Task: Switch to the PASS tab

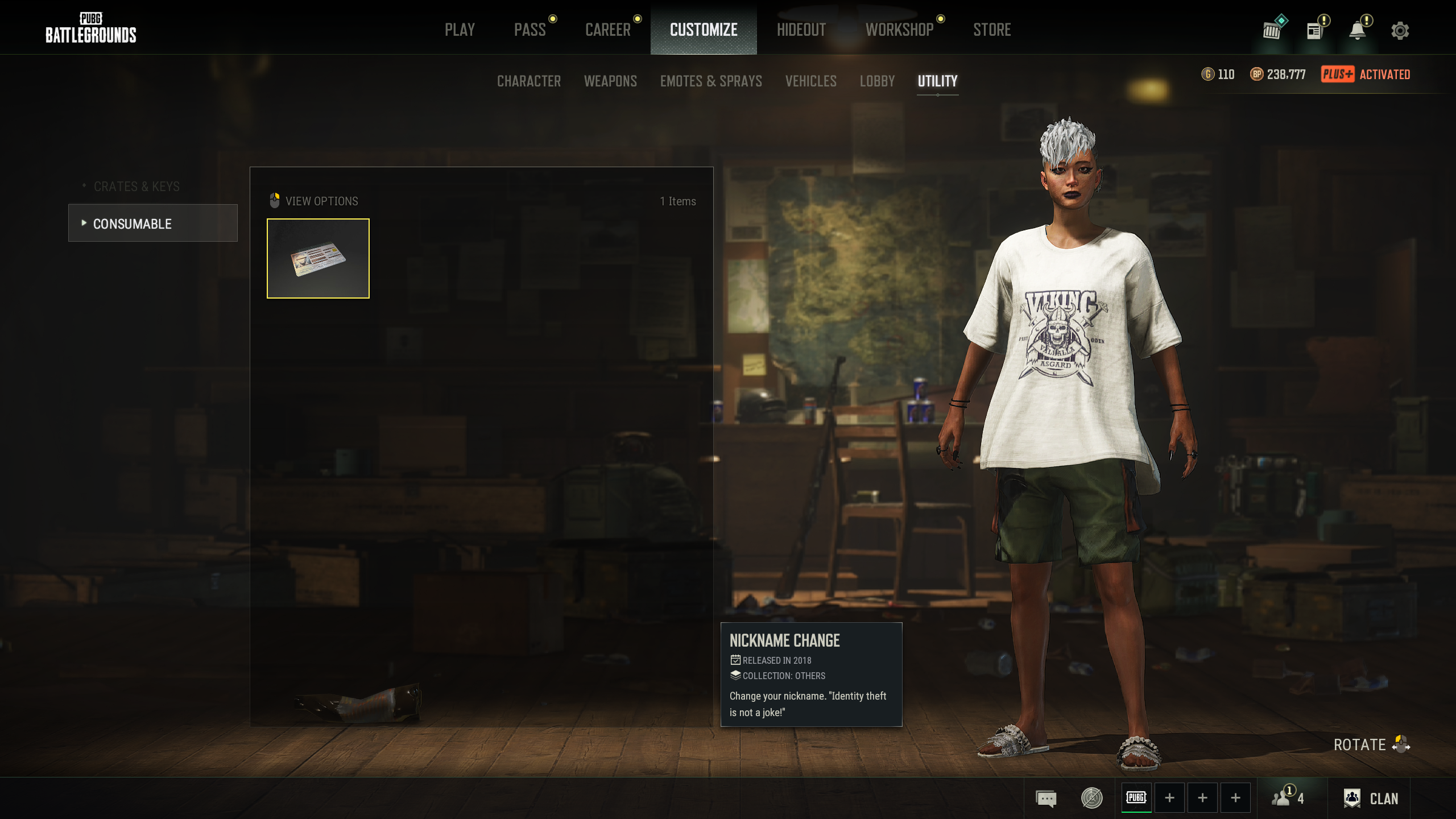Action: (530, 30)
